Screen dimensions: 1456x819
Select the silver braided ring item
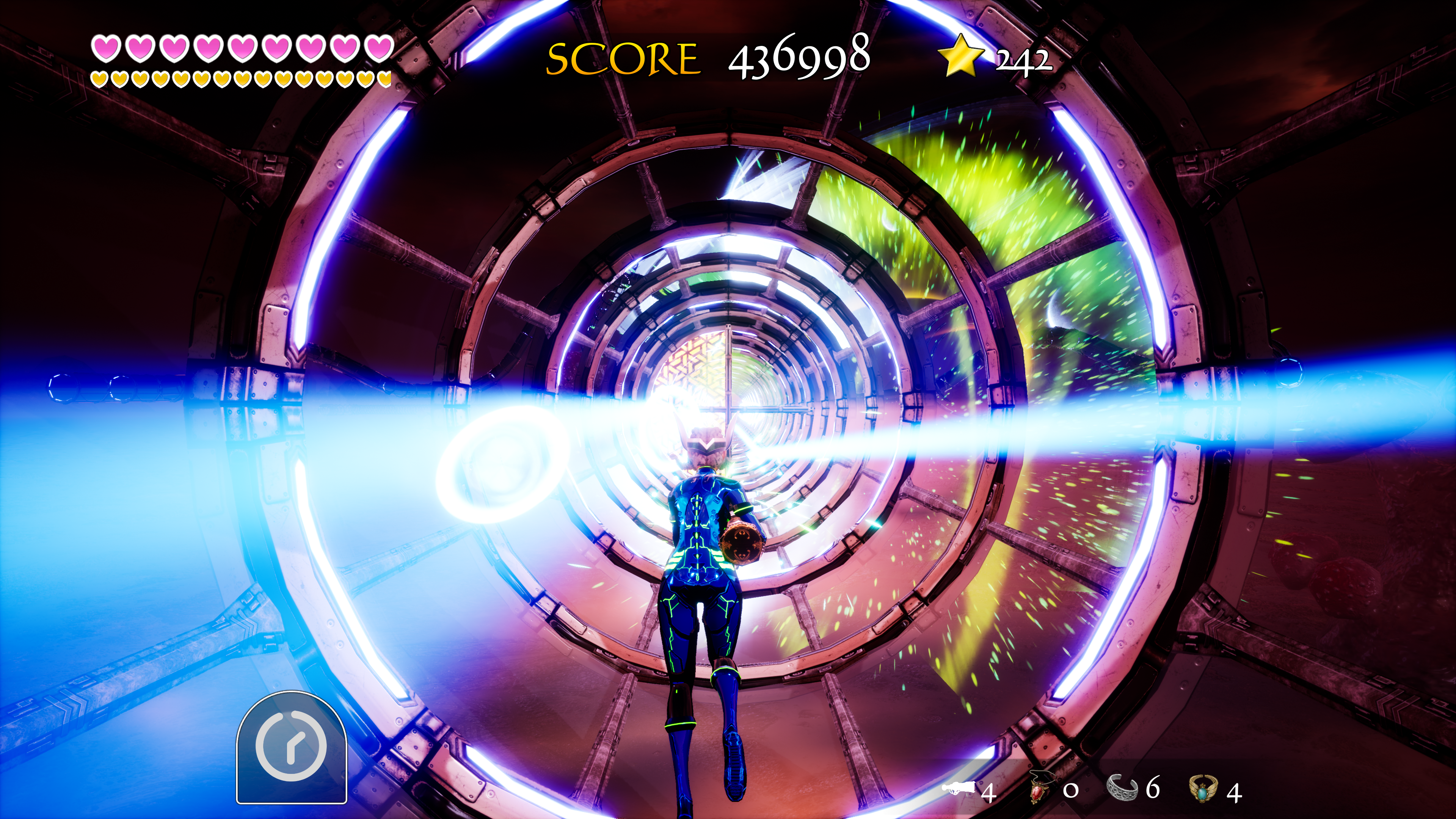(x=1122, y=788)
